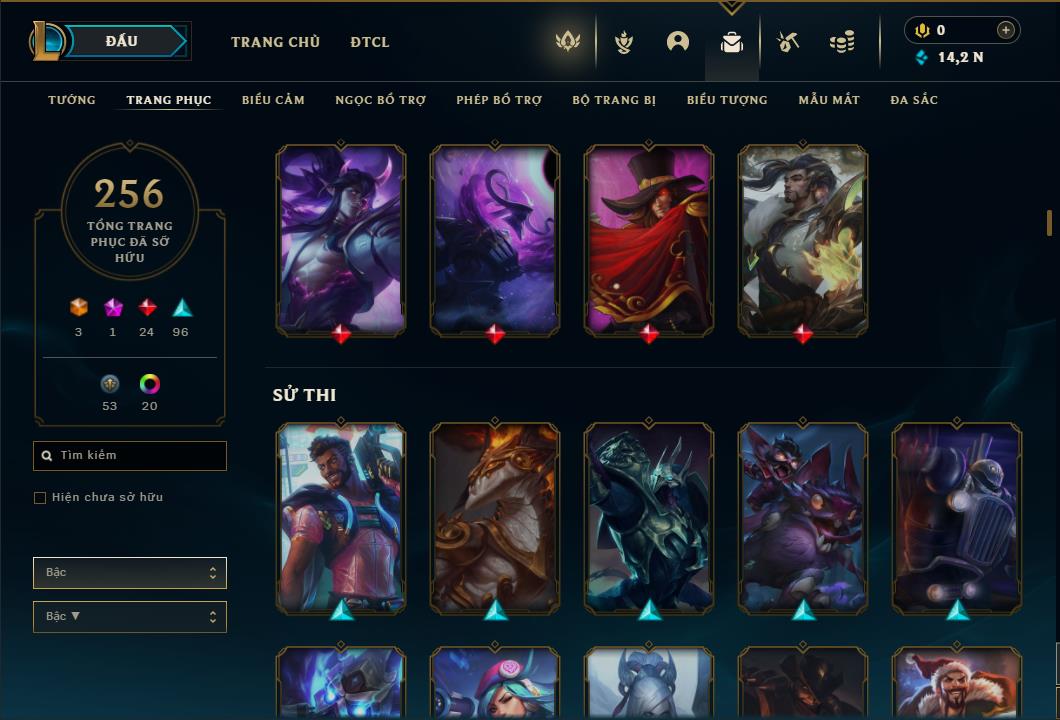Image resolution: width=1060 pixels, height=720 pixels.
Task: Select the PHÉP BỔ TRỢ tab
Action: pyautogui.click(x=499, y=100)
